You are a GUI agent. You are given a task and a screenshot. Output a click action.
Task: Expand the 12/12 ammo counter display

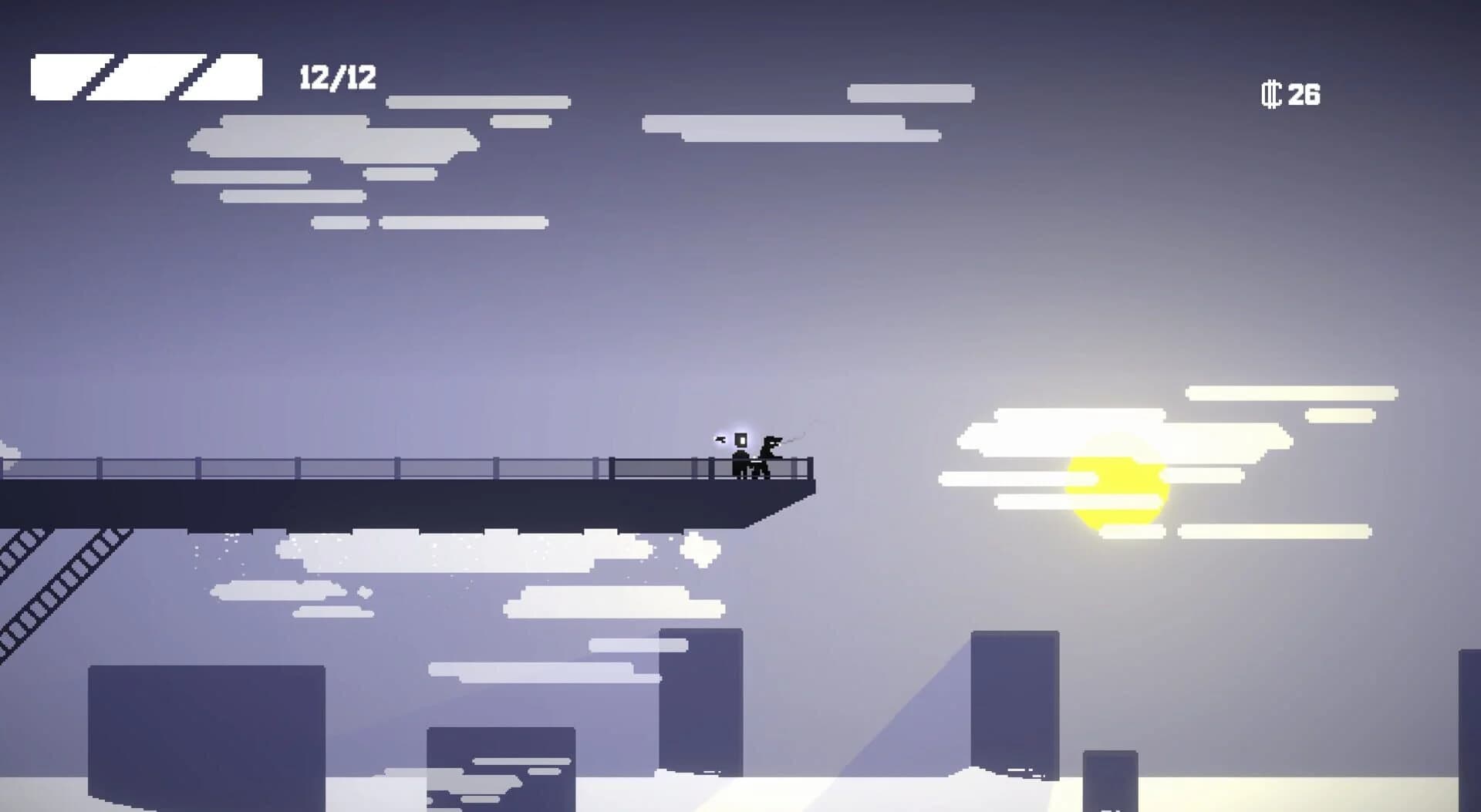[335, 77]
